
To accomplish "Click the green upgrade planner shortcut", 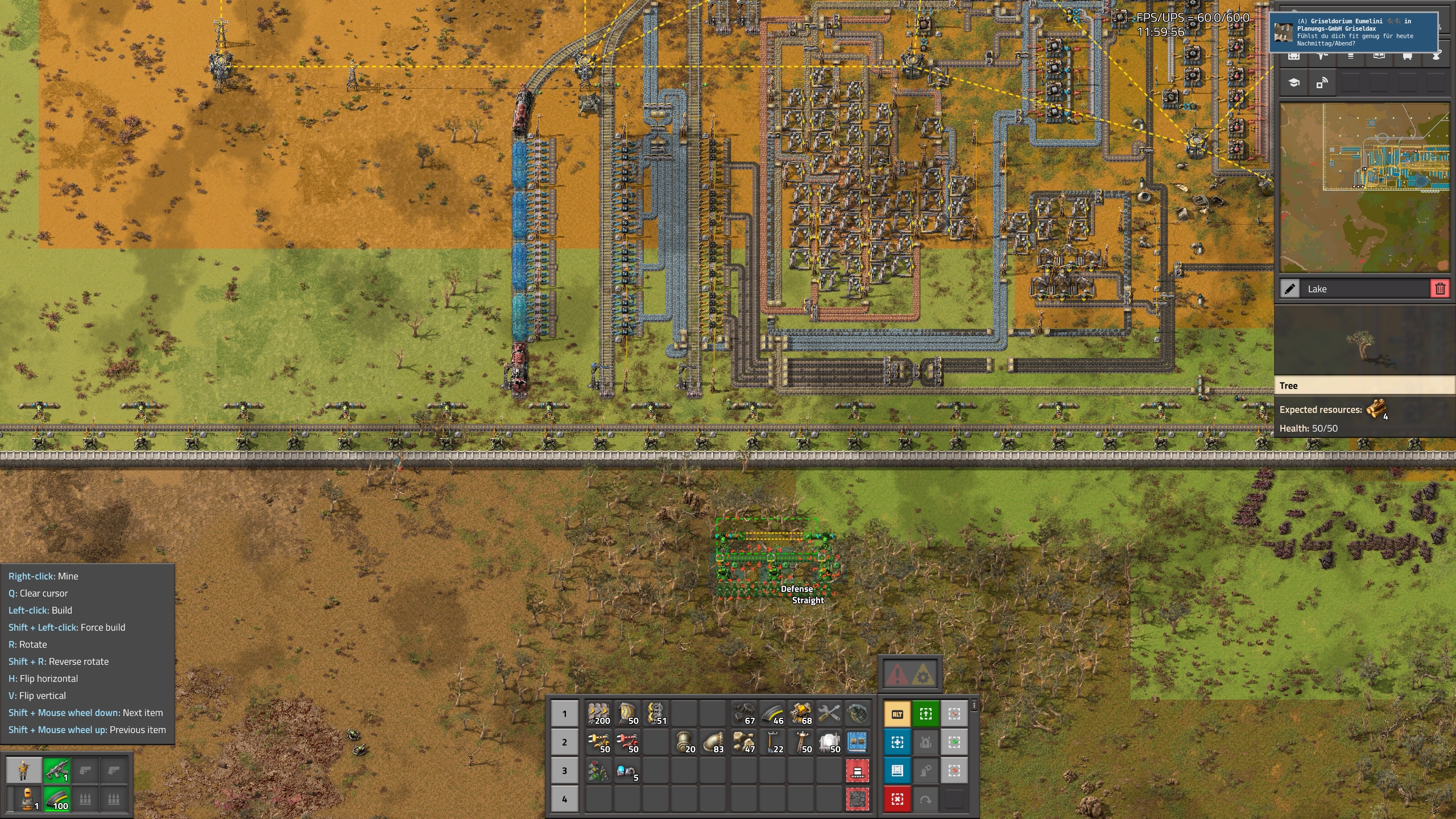I will (926, 714).
